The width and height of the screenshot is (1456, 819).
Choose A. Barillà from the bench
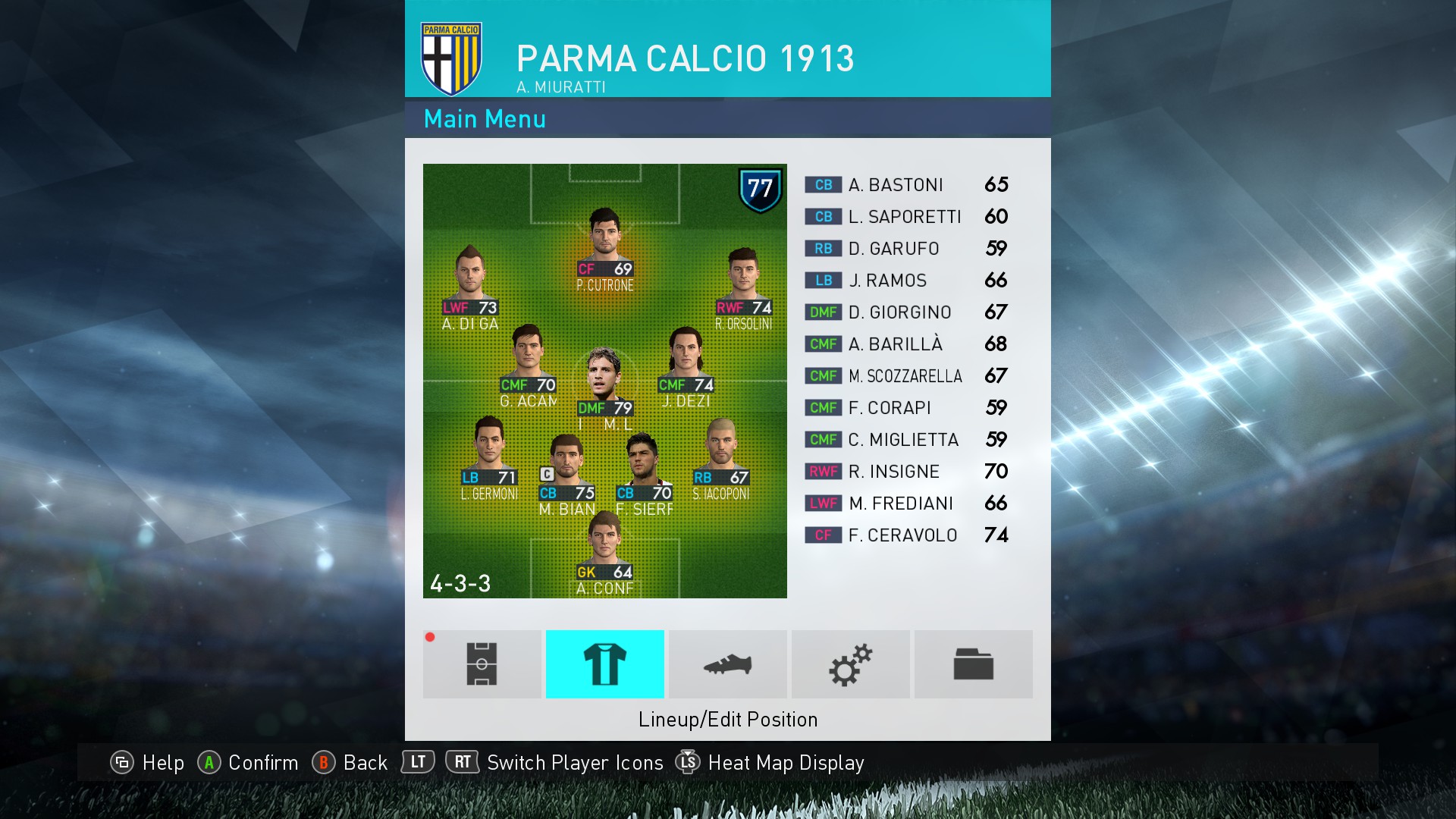[x=906, y=344]
